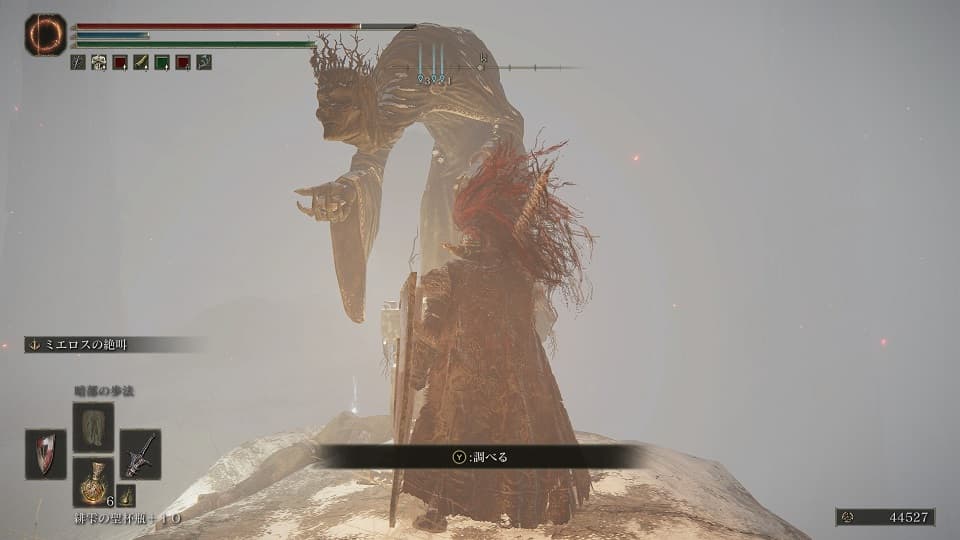Select the 暗部の歩法 spell slot
The width and height of the screenshot is (960, 540).
pos(93,427)
